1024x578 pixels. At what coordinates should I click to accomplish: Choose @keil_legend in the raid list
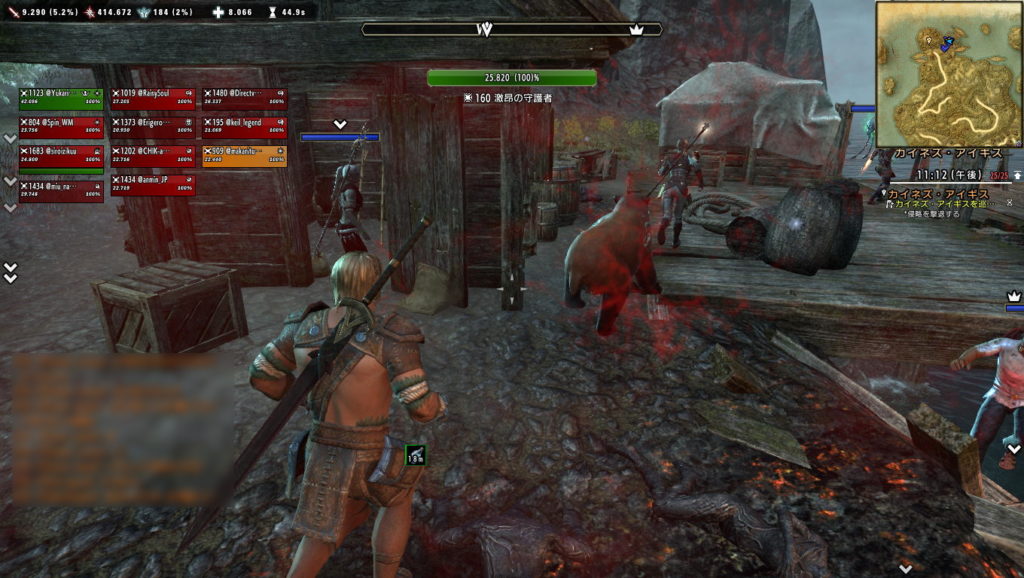(x=244, y=127)
